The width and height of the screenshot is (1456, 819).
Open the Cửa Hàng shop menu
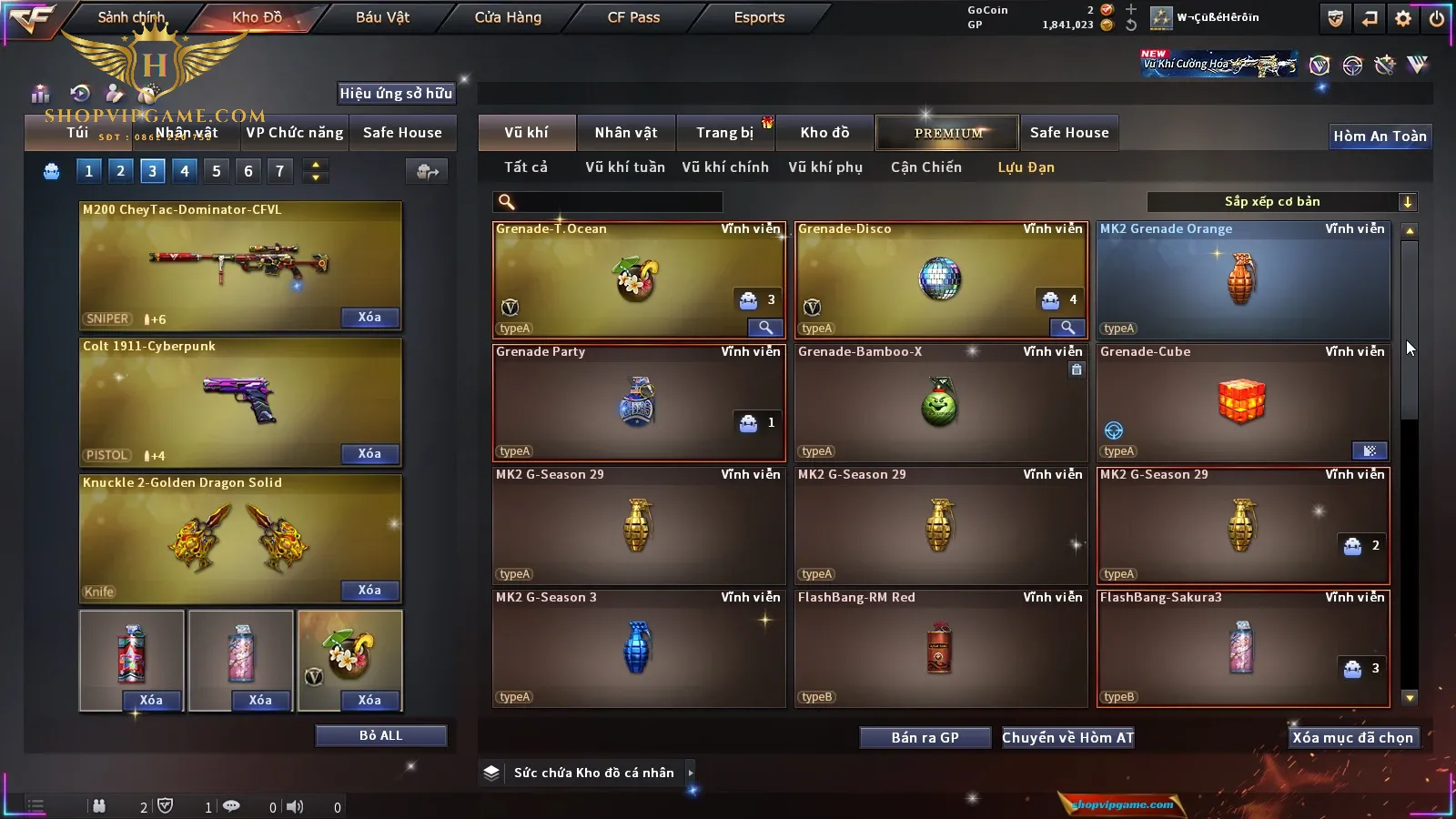(508, 17)
